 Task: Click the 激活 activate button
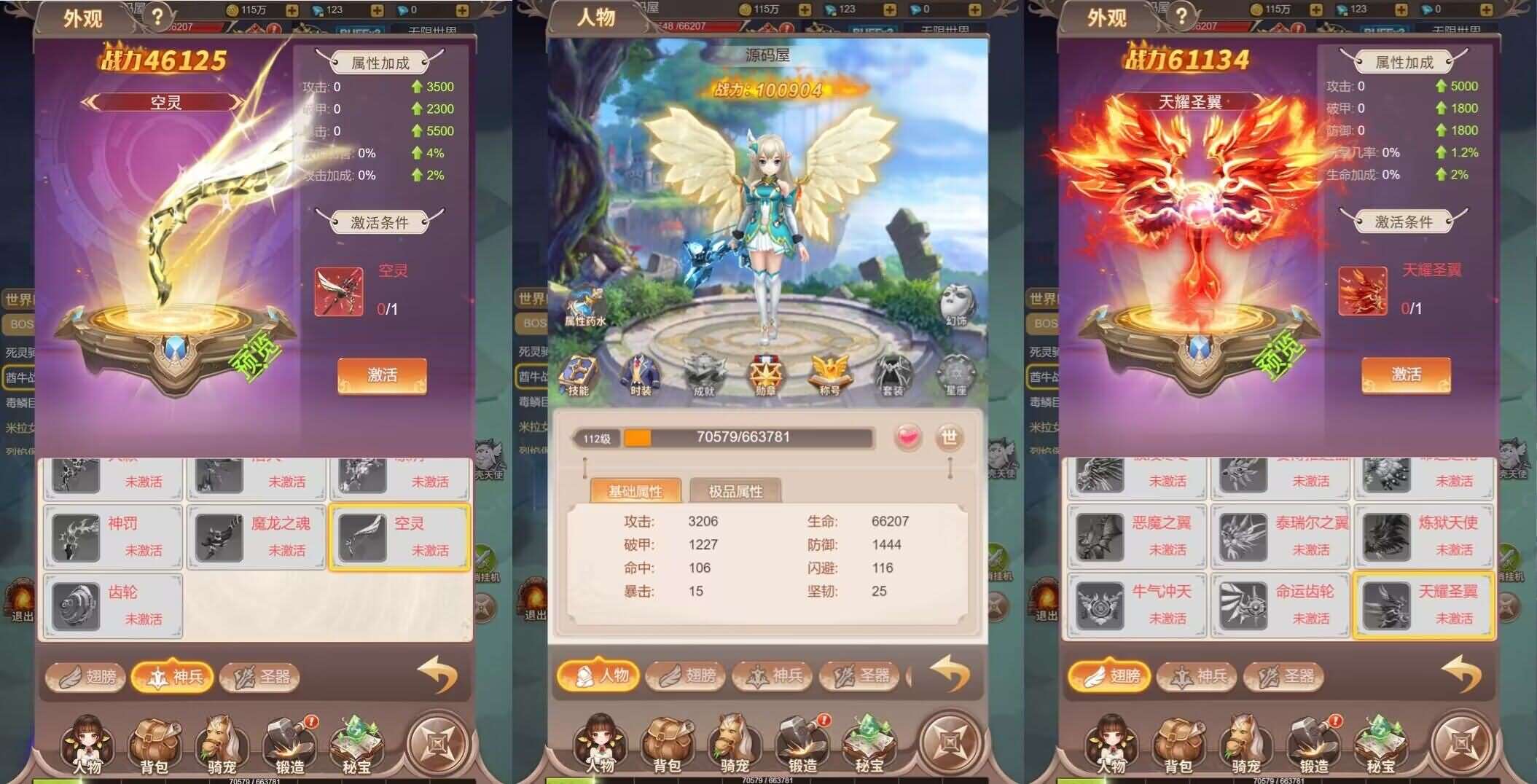point(382,374)
